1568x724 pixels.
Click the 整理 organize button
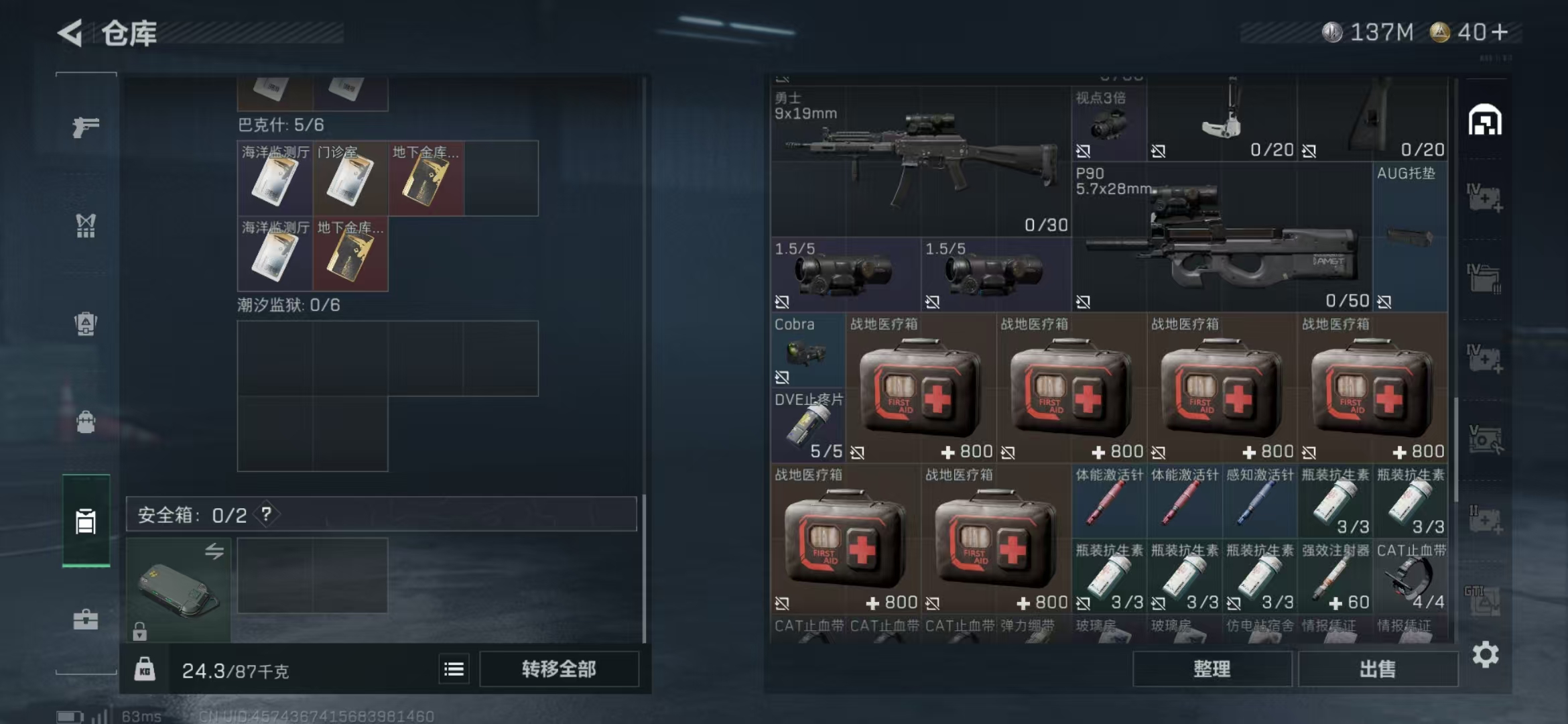click(1212, 669)
